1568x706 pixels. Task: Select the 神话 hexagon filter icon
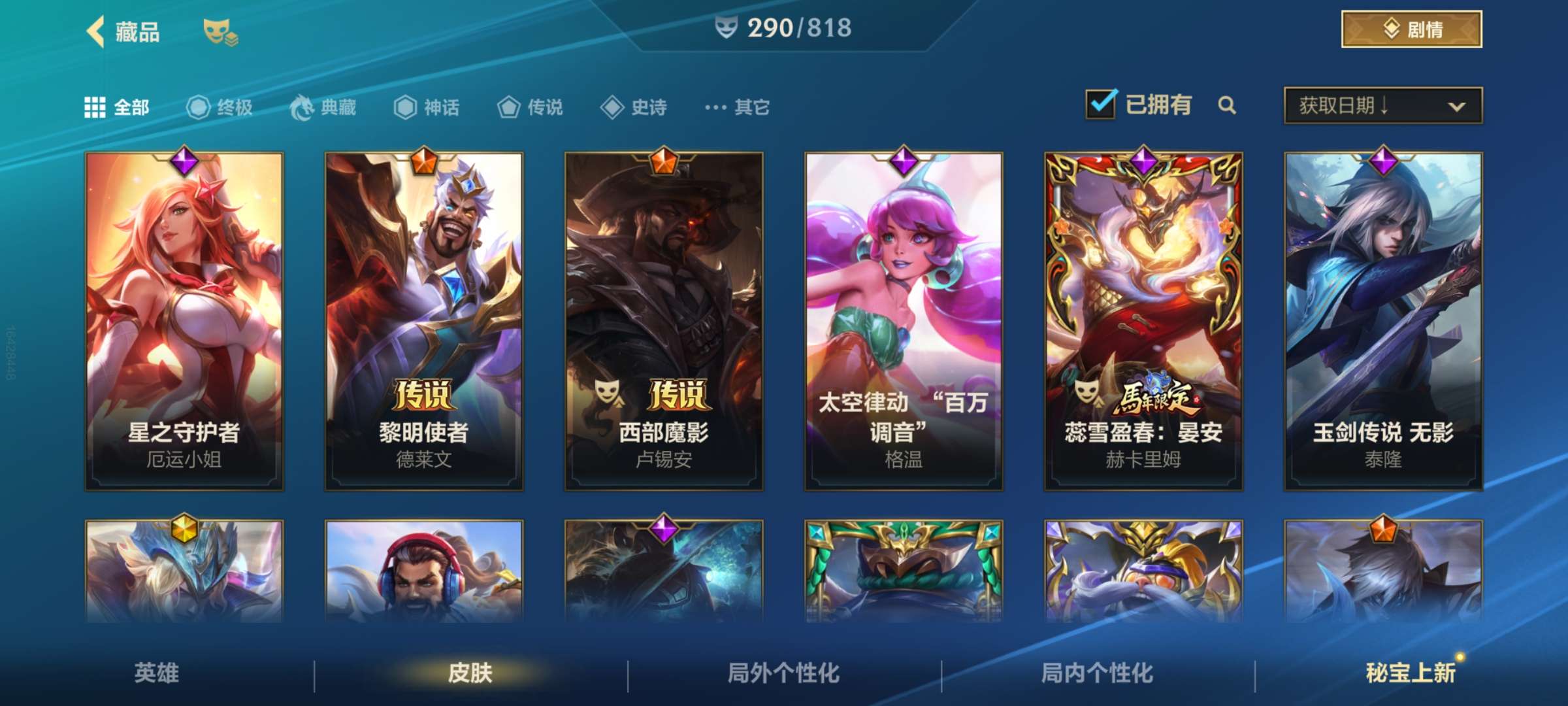coord(404,107)
